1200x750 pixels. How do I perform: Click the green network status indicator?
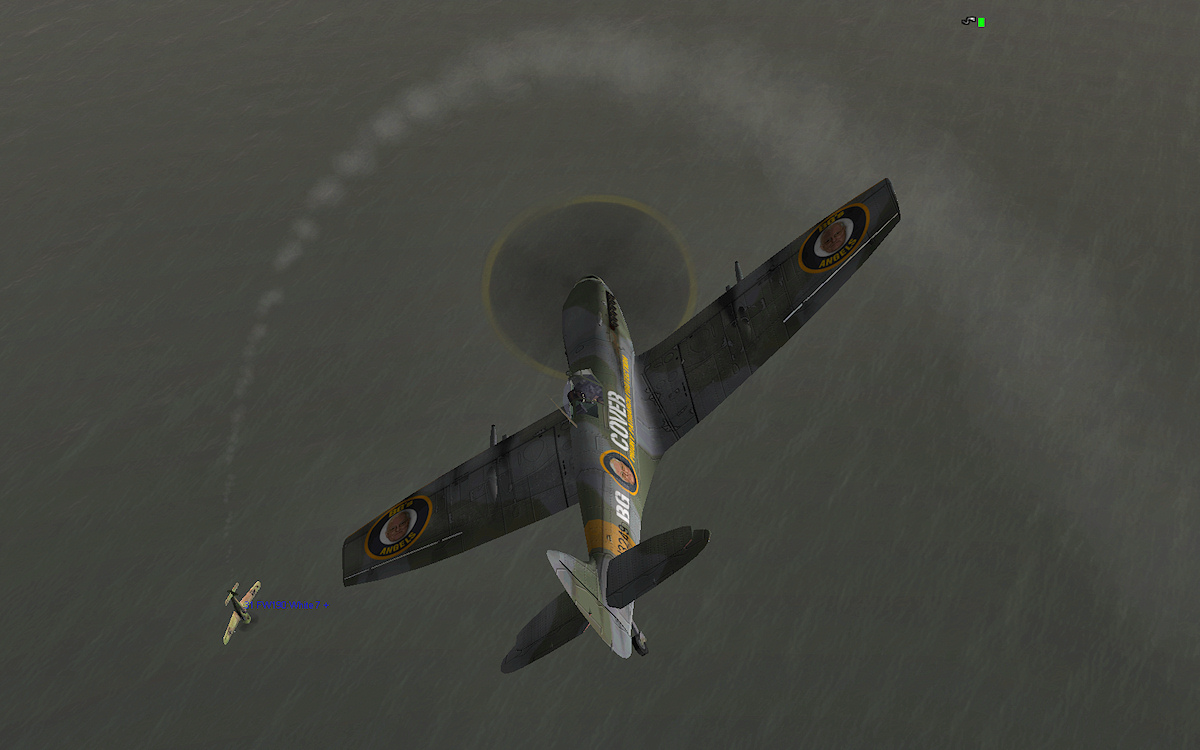coord(981,22)
